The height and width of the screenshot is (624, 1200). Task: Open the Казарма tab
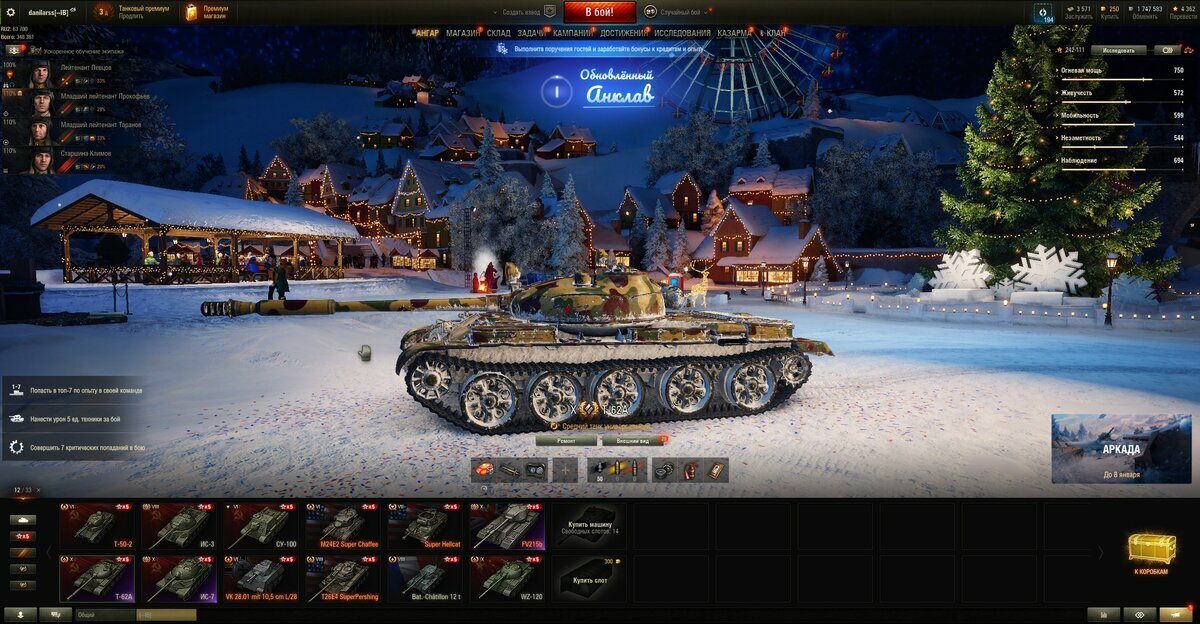tap(734, 33)
